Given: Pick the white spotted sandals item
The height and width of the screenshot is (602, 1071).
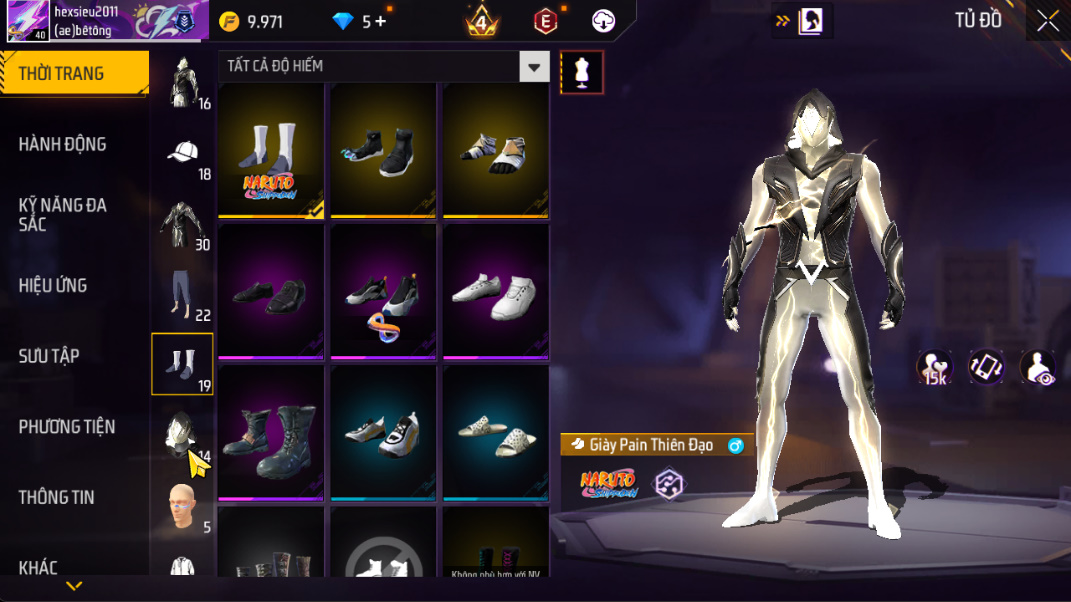Looking at the screenshot, I should pyautogui.click(x=495, y=433).
